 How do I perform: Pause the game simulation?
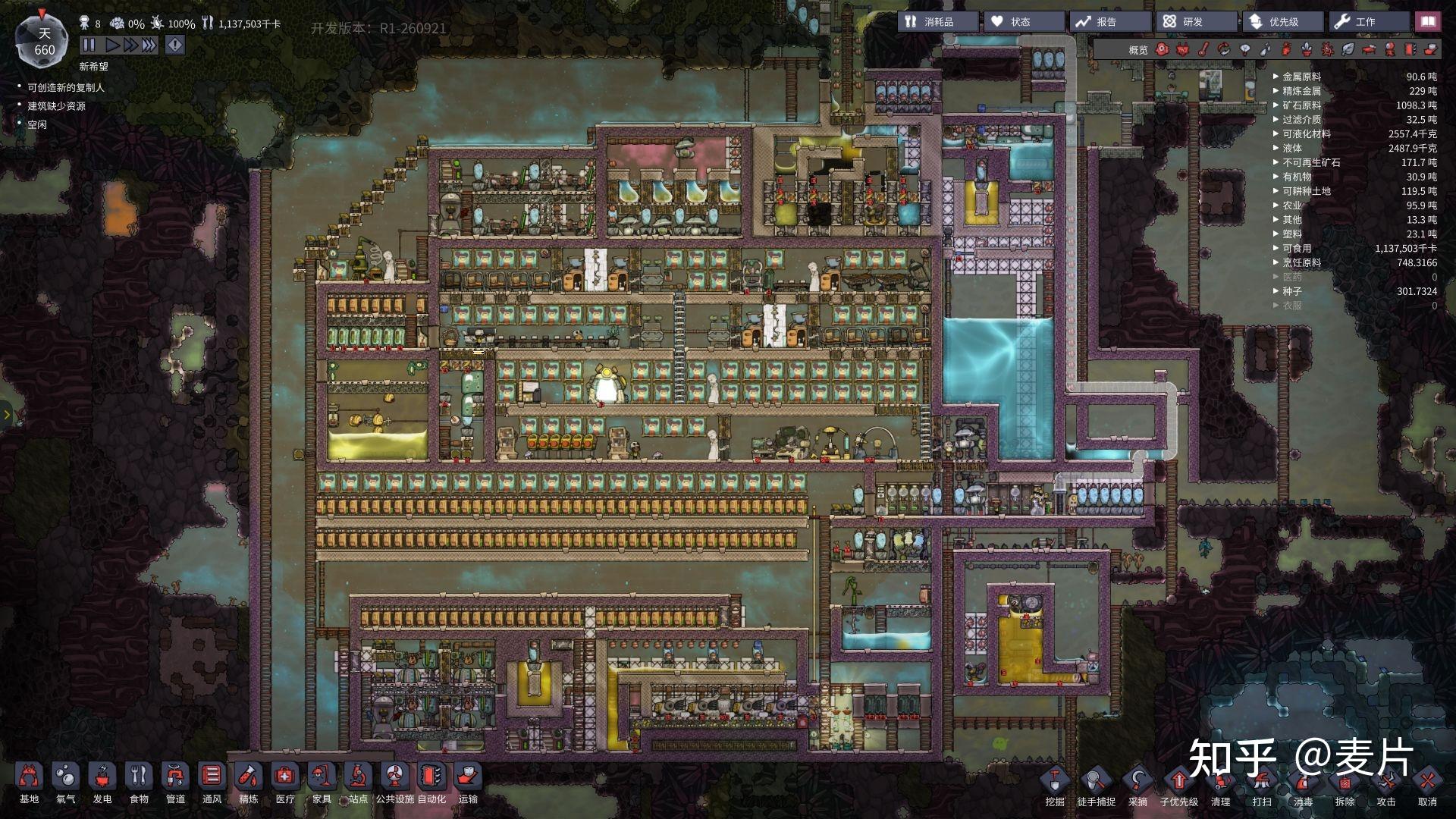[x=89, y=45]
